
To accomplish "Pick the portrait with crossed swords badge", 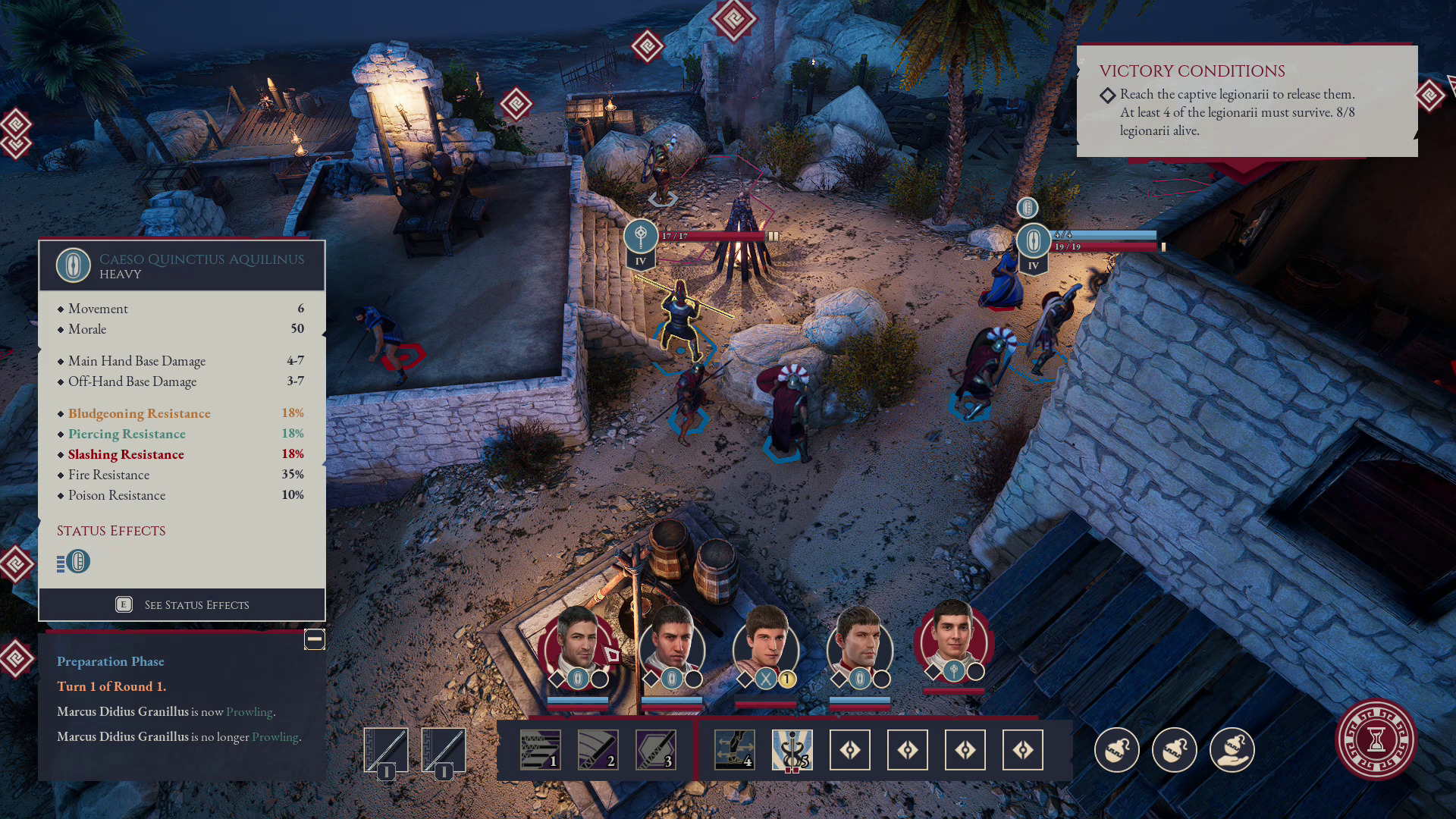I will pyautogui.click(x=765, y=645).
